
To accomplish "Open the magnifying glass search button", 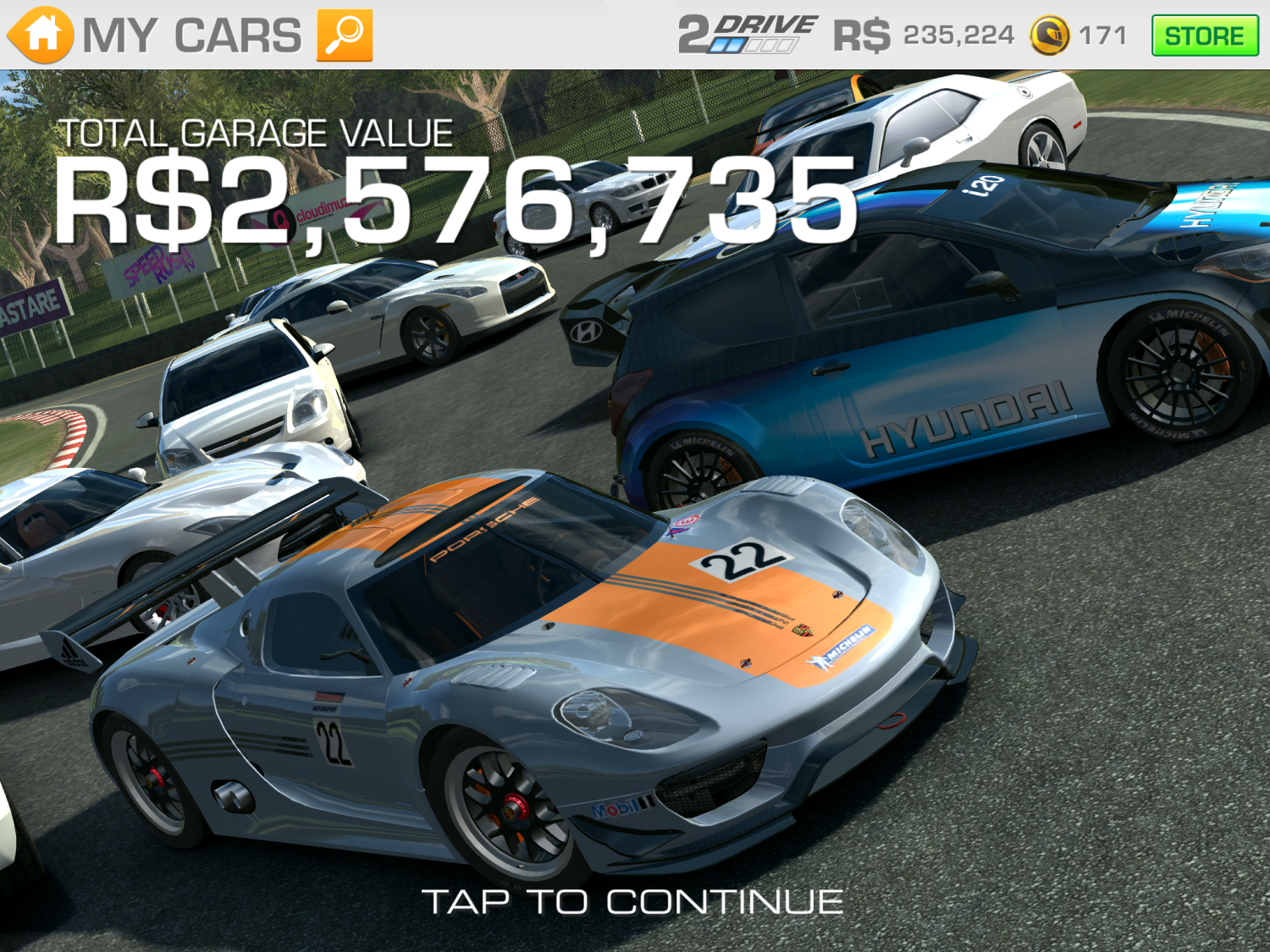I will tap(345, 36).
